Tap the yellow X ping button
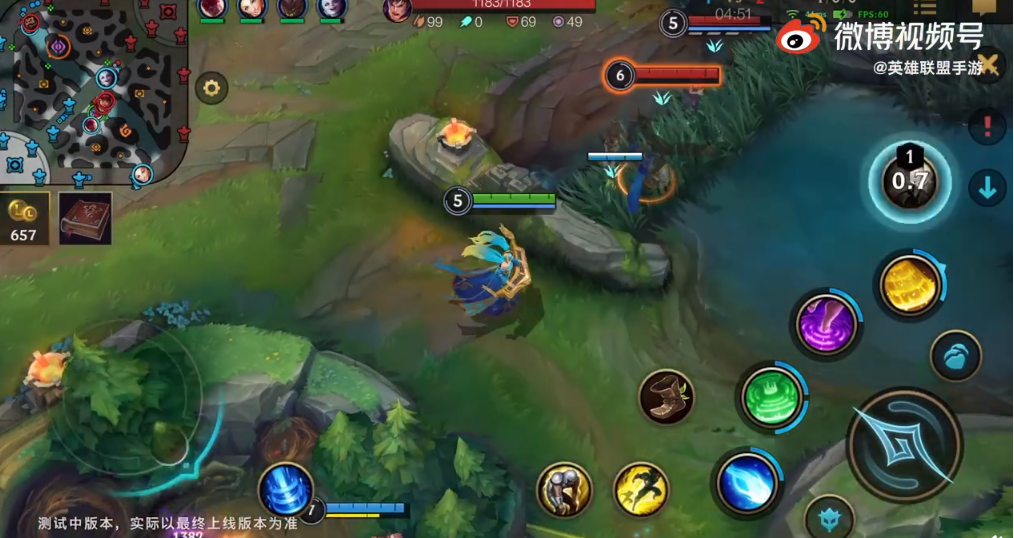1014x538 pixels. (988, 65)
